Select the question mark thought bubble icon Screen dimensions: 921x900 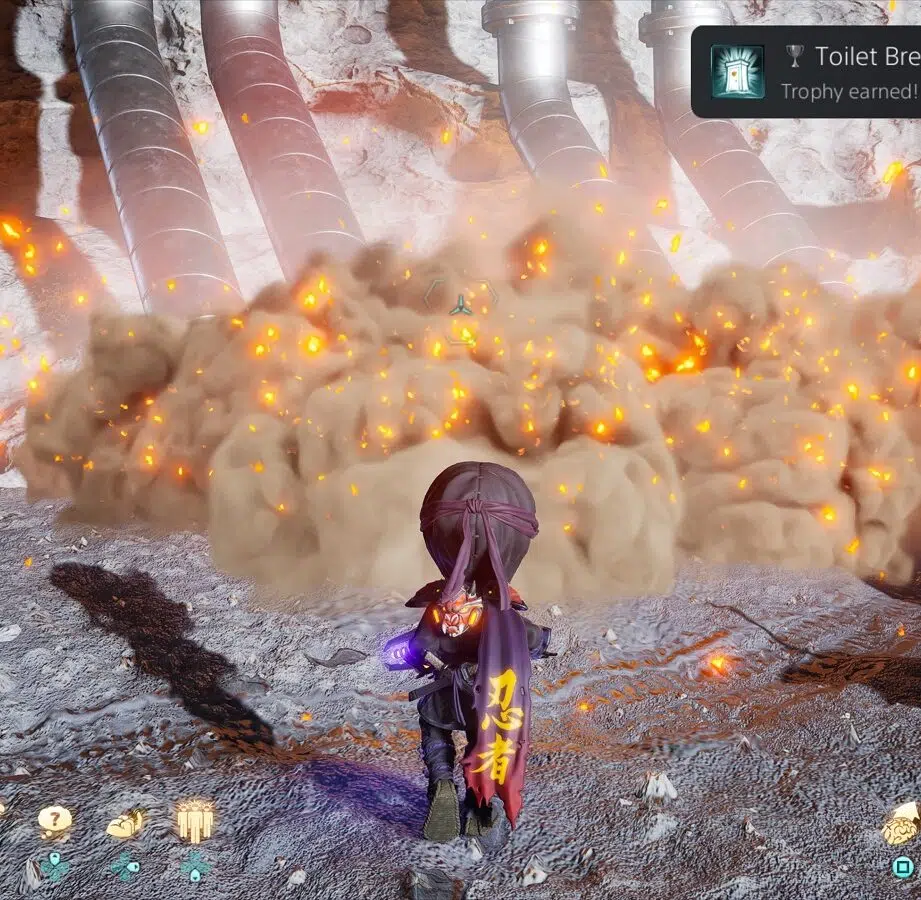pos(55,821)
